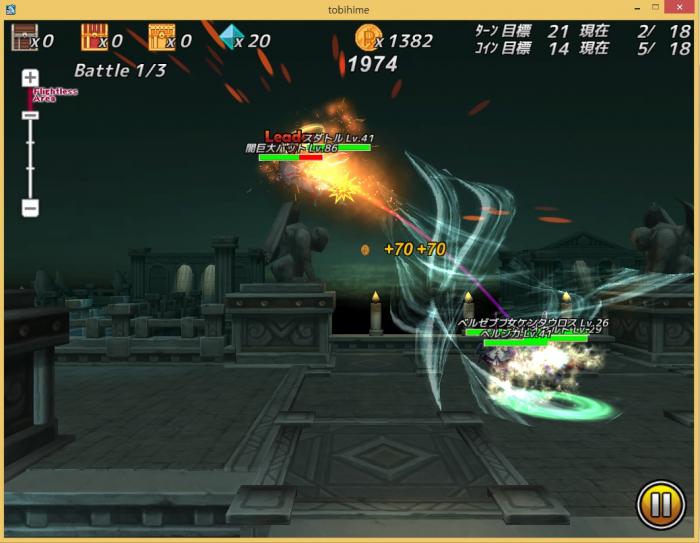
Task: Close the tobihime window
Action: click(x=682, y=9)
